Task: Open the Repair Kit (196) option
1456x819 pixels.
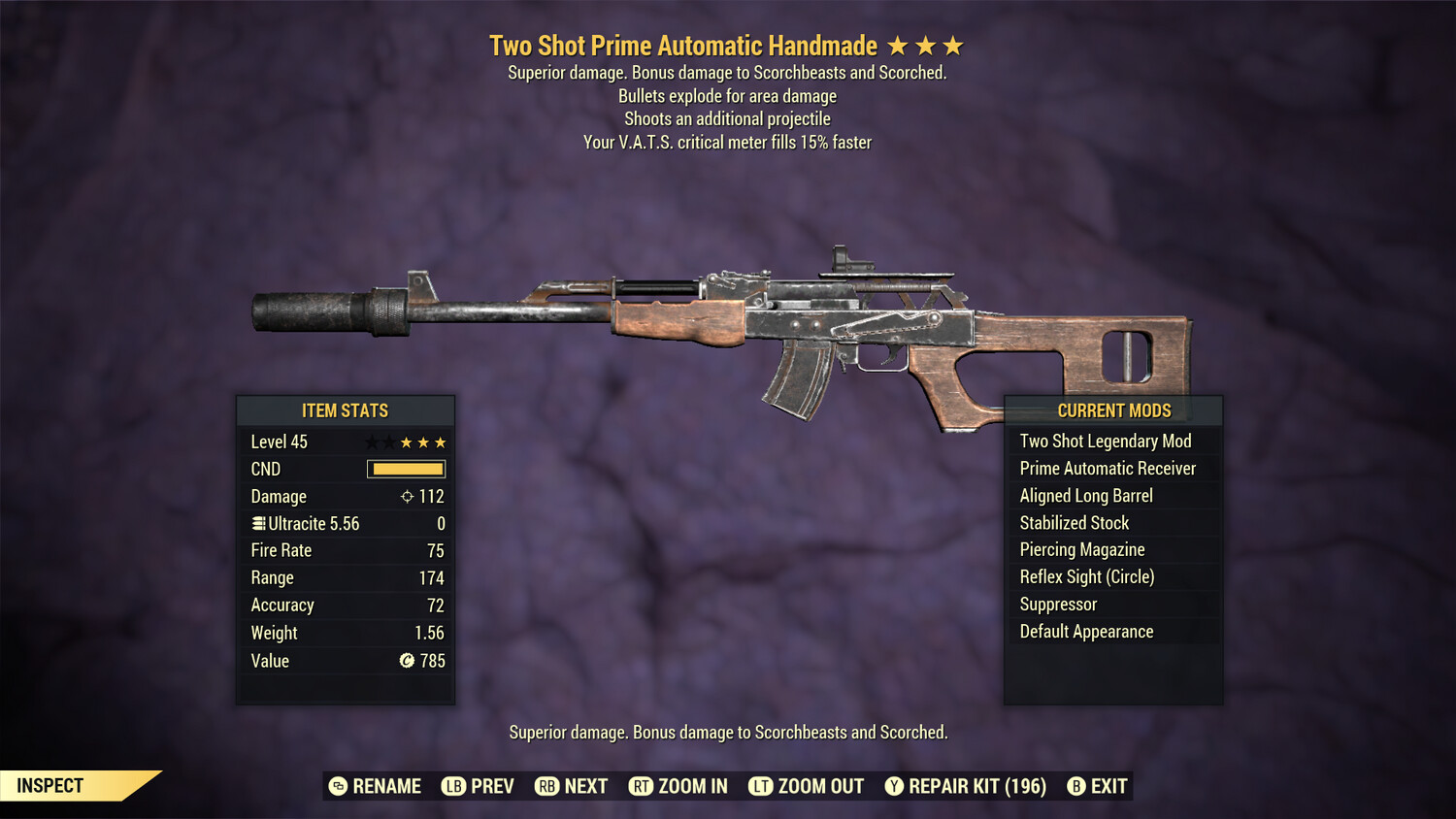Action: 978,786
